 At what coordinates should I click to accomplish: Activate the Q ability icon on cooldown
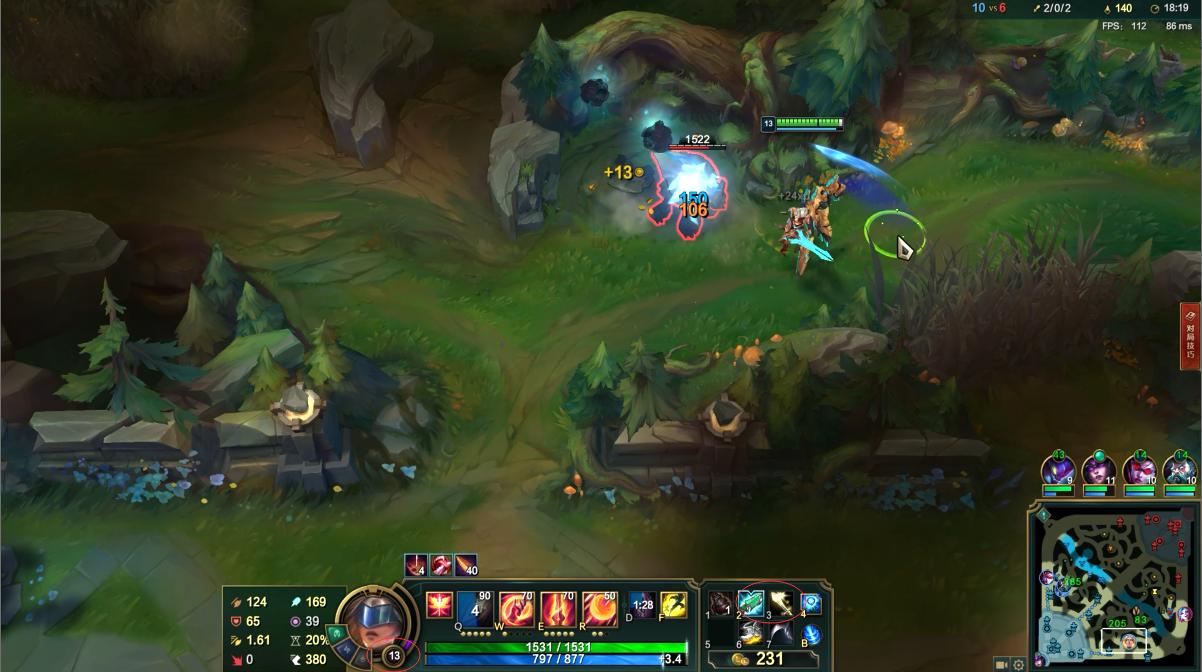tap(476, 608)
